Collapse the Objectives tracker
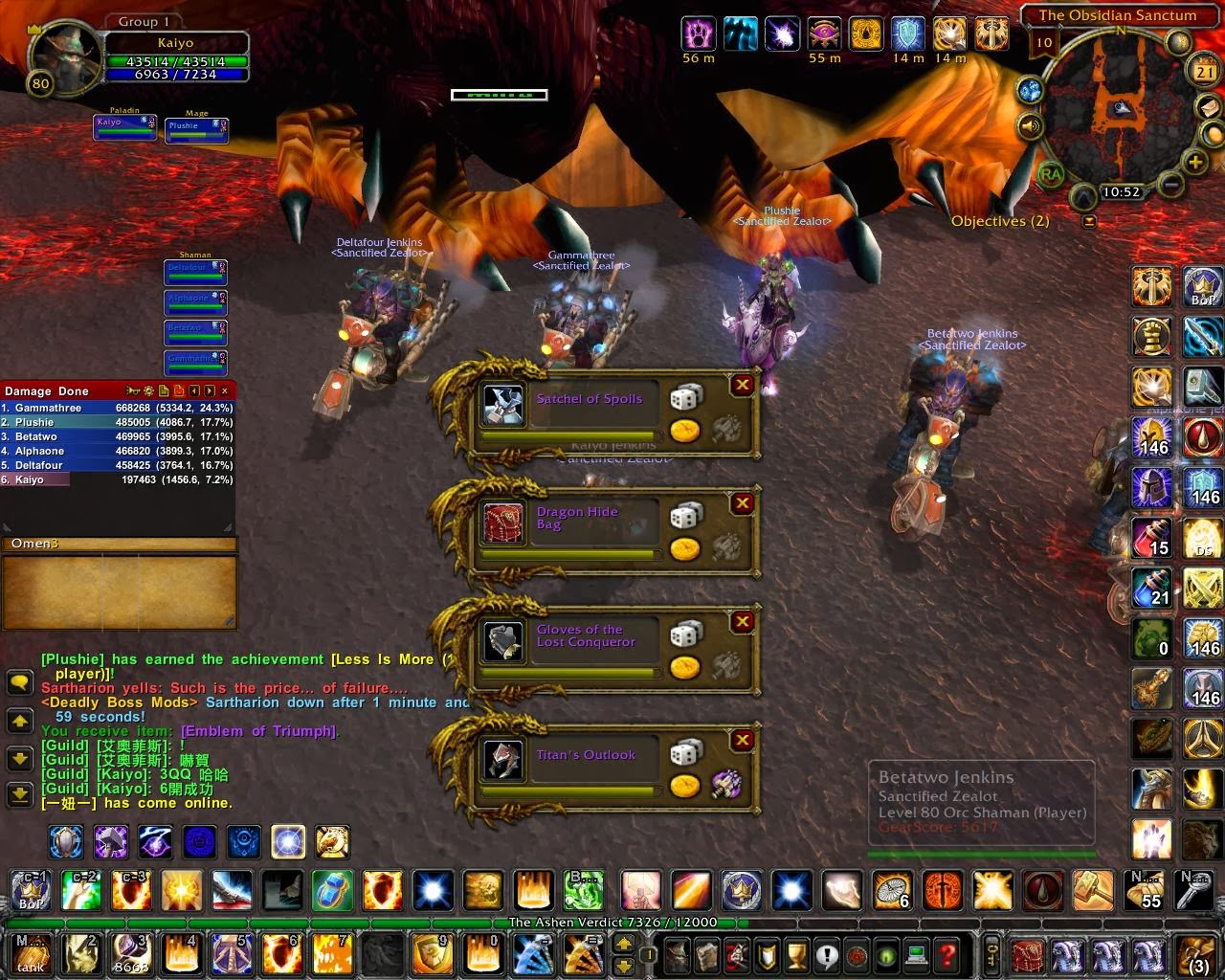1225x980 pixels. tap(1089, 221)
